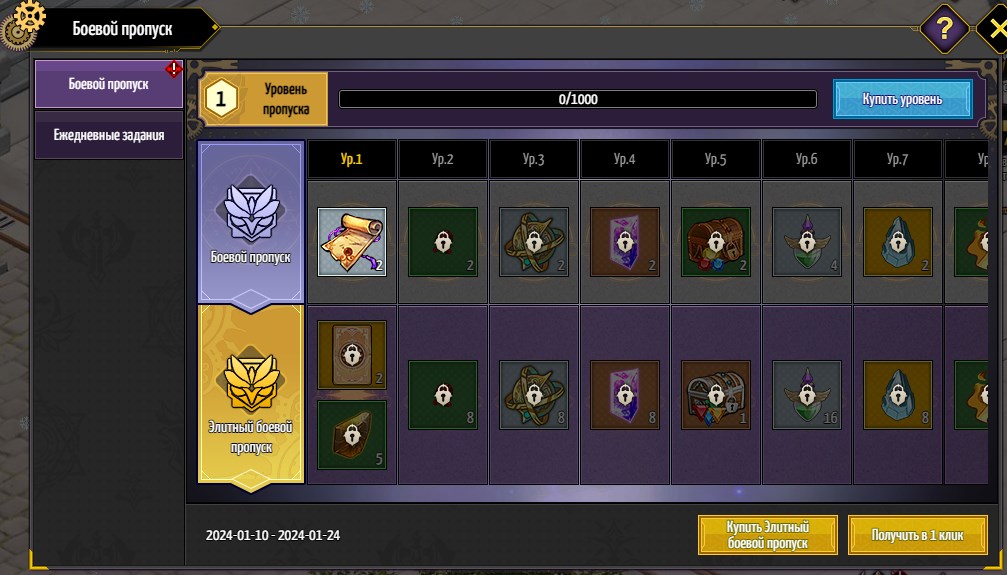Select the free level 4 purple banner reward
This screenshot has height=575, width=1007.
[x=624, y=241]
